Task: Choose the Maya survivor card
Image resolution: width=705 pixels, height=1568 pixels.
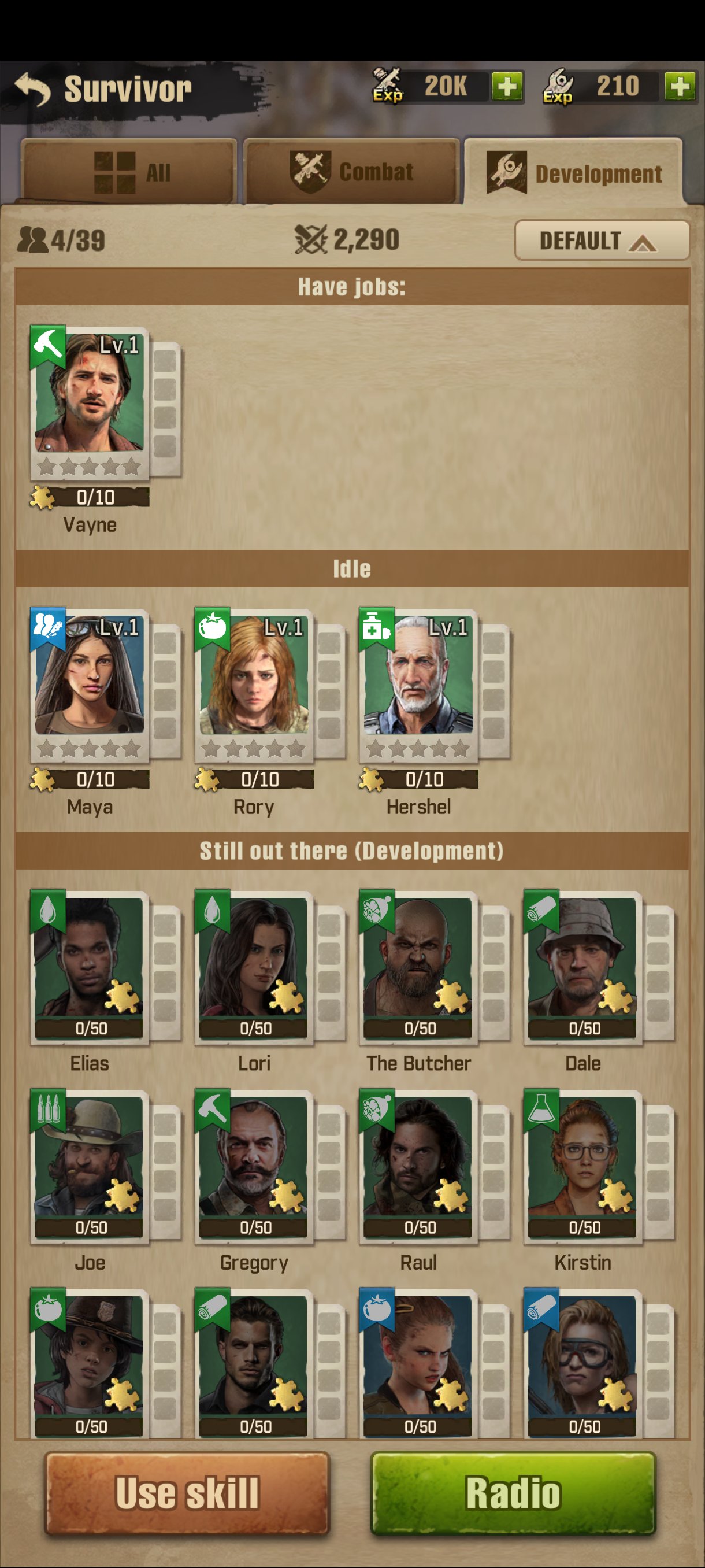Action: pos(90,685)
